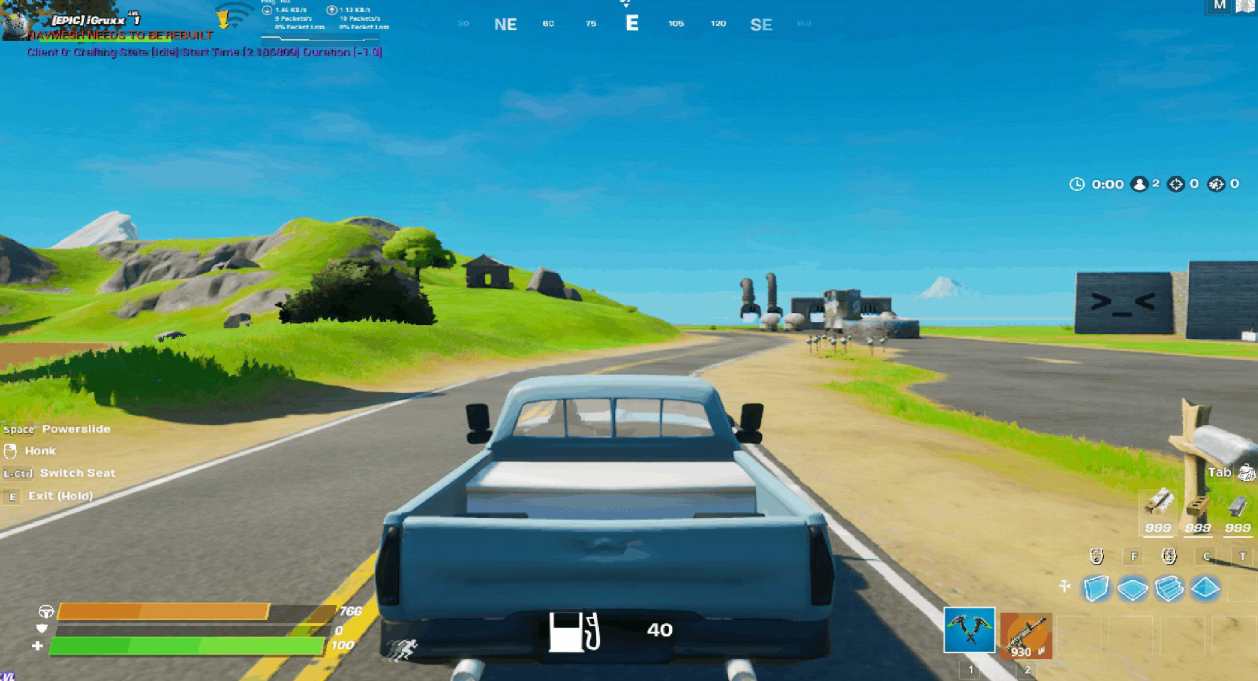Click the compass bar's E heading
The height and width of the screenshot is (681, 1258).
[631, 23]
